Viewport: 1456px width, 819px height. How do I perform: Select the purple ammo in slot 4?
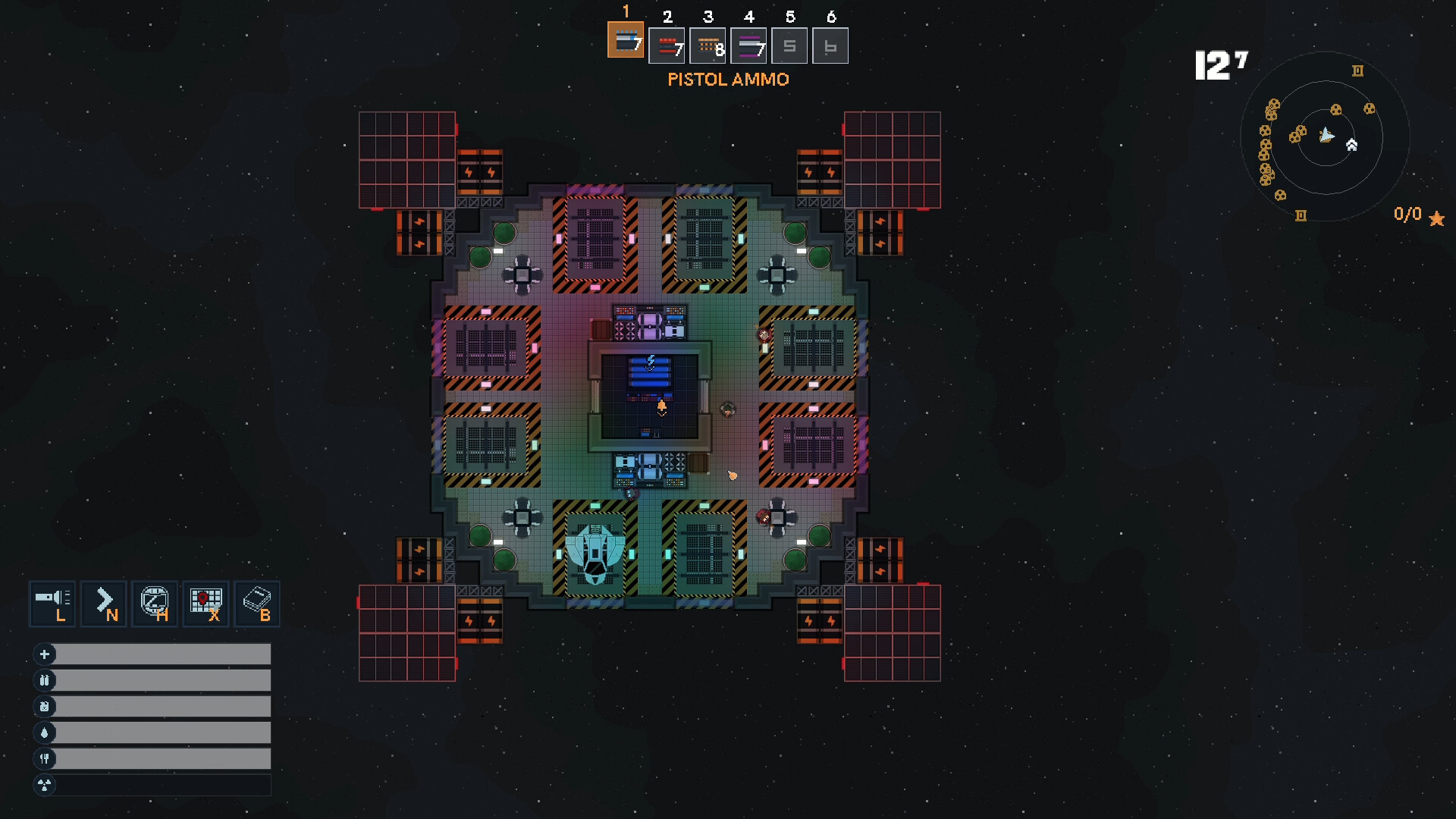coord(748,46)
